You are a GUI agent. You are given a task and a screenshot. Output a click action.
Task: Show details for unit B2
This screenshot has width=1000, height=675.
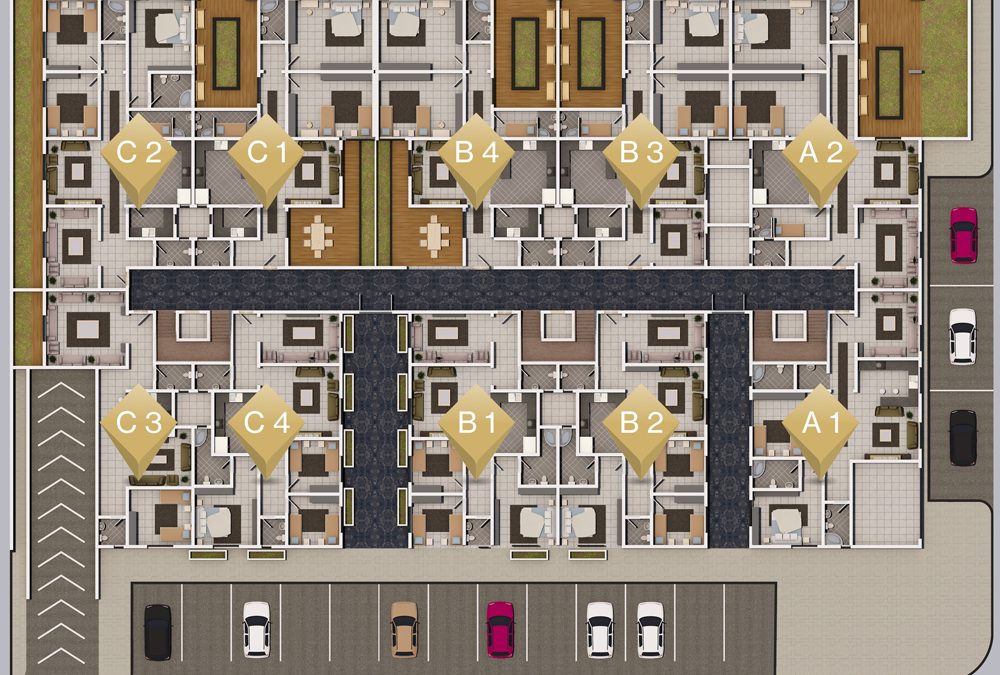point(641,424)
